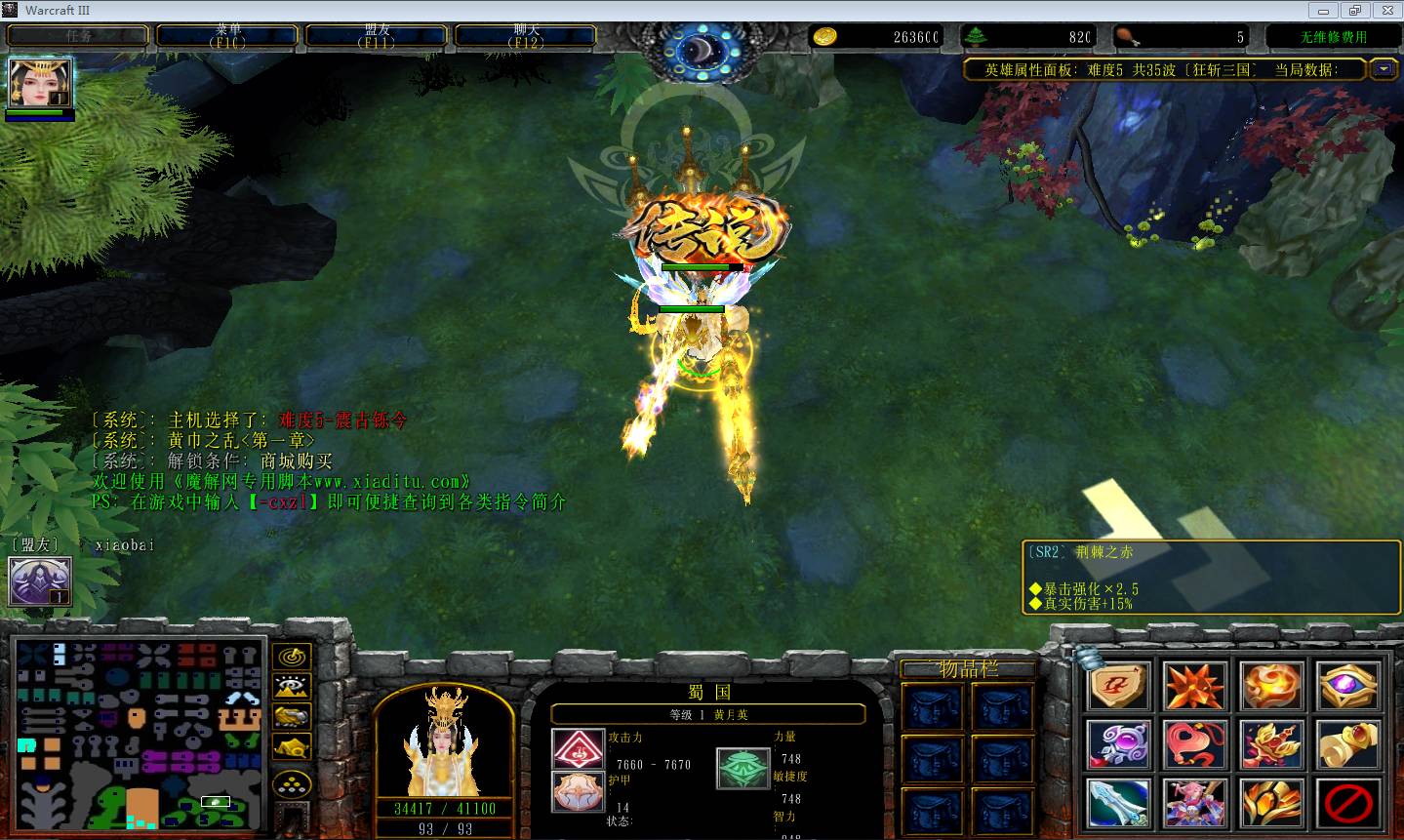Select ally xiaobai's hero portrait

pos(40,581)
